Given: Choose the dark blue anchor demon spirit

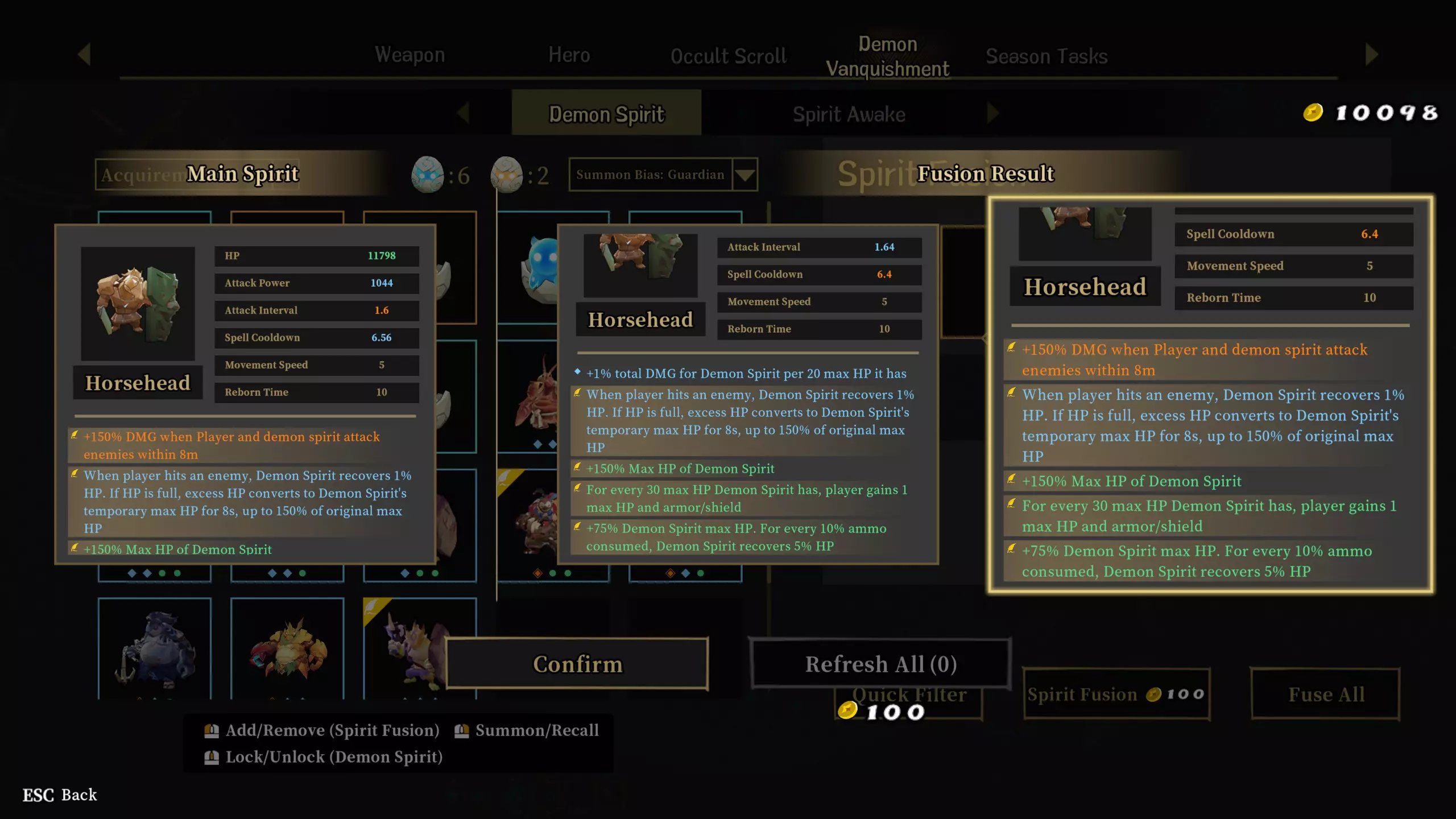Looking at the screenshot, I should point(154,648).
